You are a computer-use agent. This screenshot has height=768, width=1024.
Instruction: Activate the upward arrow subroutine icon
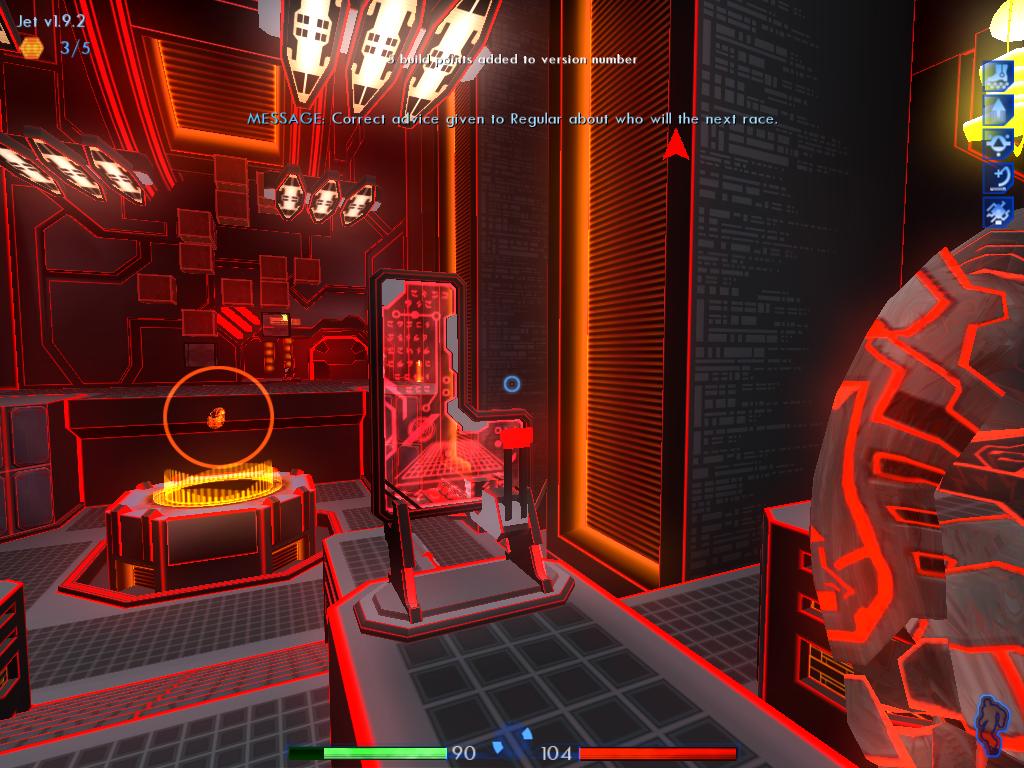coord(999,110)
